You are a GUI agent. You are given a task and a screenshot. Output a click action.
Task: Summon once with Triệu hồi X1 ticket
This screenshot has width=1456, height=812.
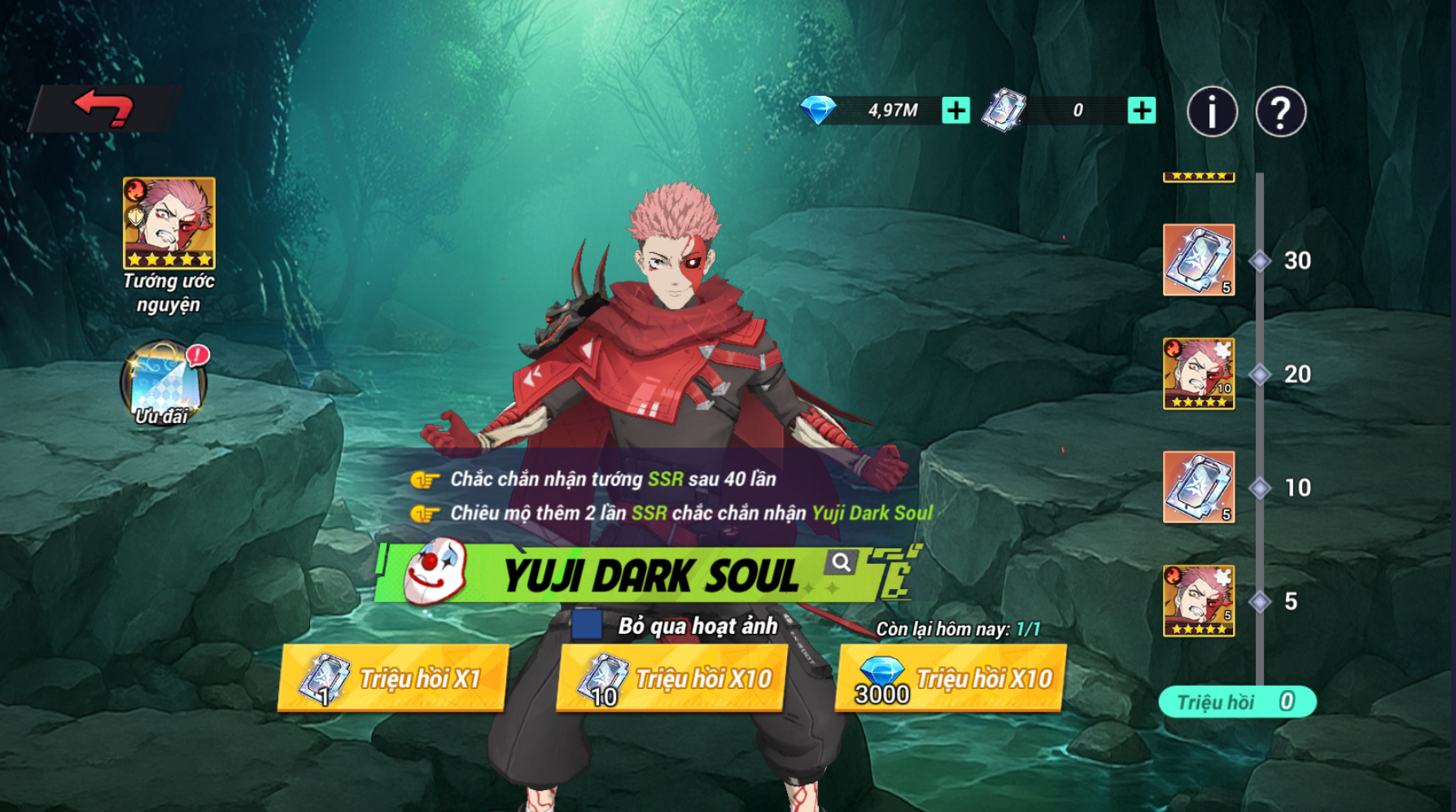394,678
